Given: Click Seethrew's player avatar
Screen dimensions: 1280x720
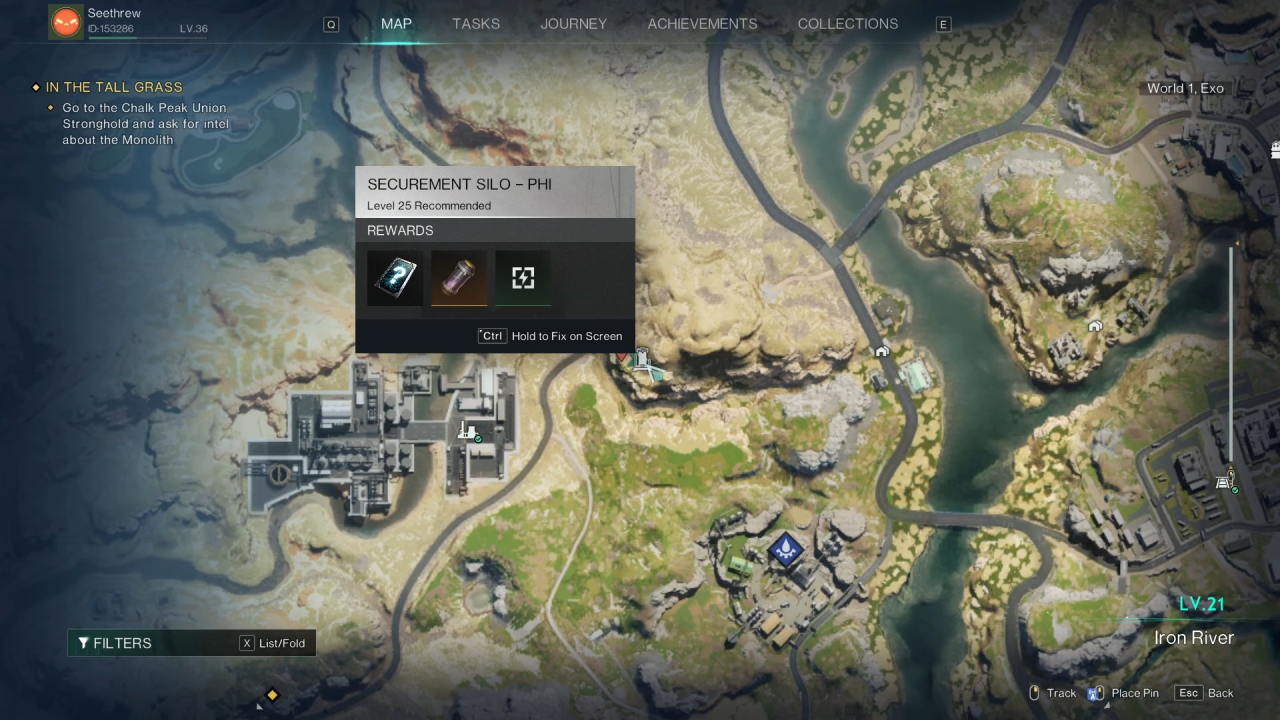Looking at the screenshot, I should point(66,22).
